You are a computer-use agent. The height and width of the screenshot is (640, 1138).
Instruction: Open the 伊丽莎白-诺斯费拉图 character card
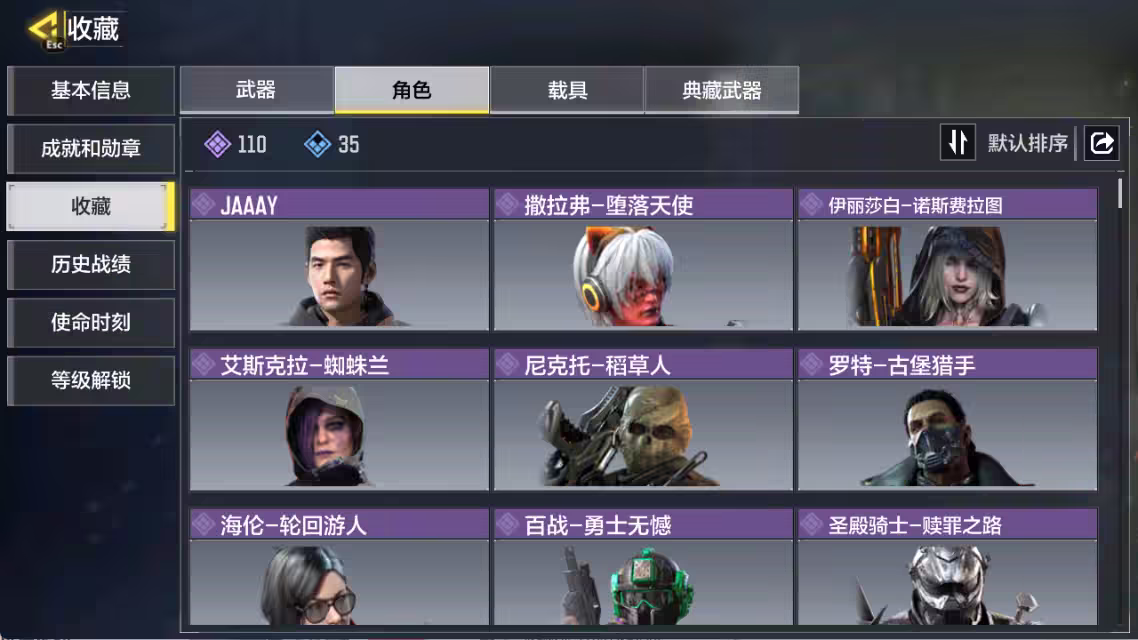[947, 260]
